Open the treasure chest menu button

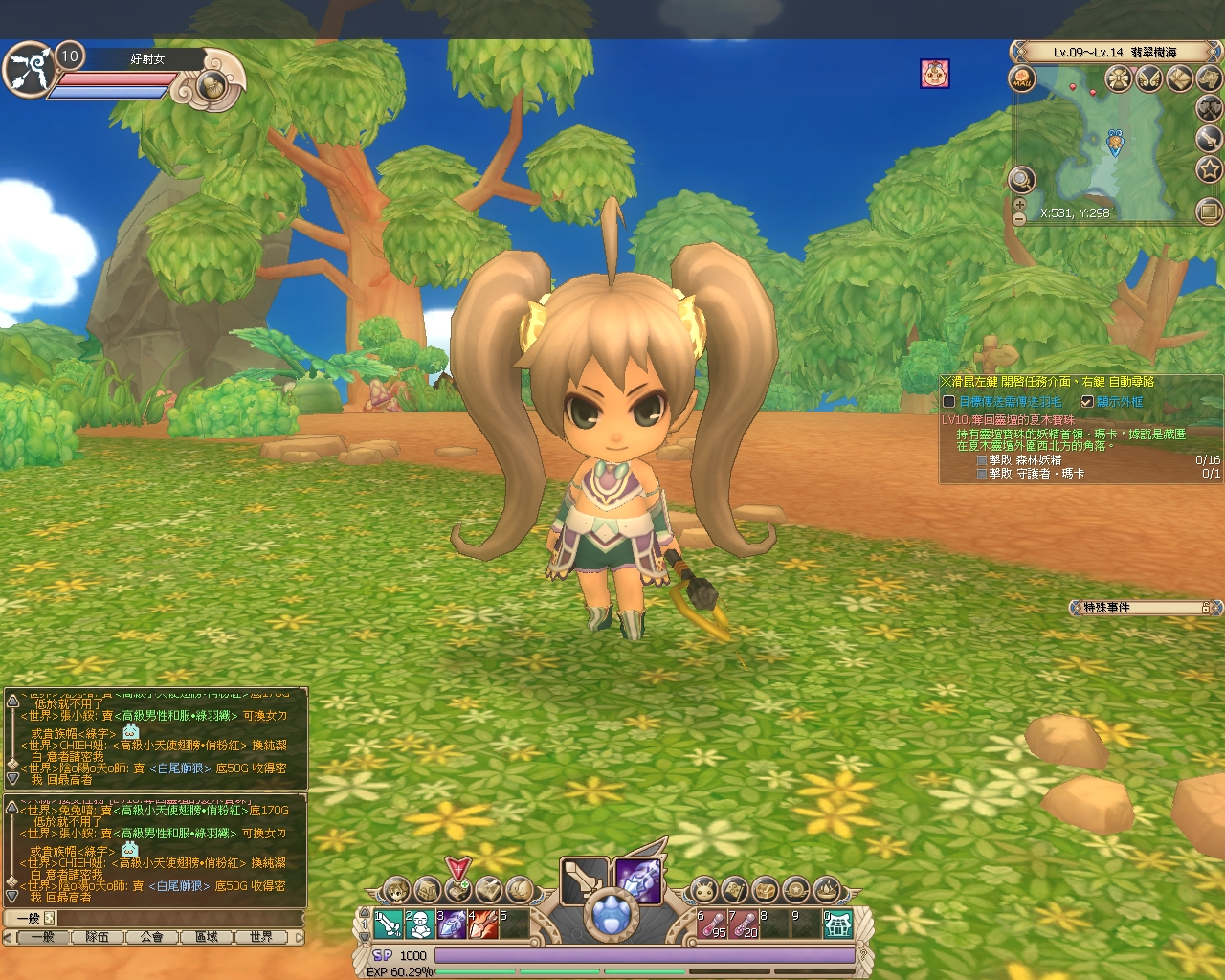[x=766, y=890]
